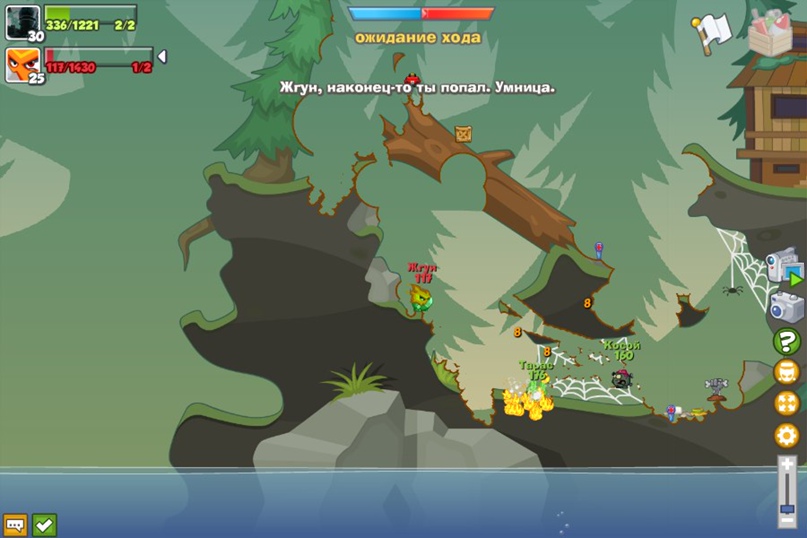Image resolution: width=807 pixels, height=538 pixels.
Task: Collapse the team panel with white arrow
Action: point(162,57)
